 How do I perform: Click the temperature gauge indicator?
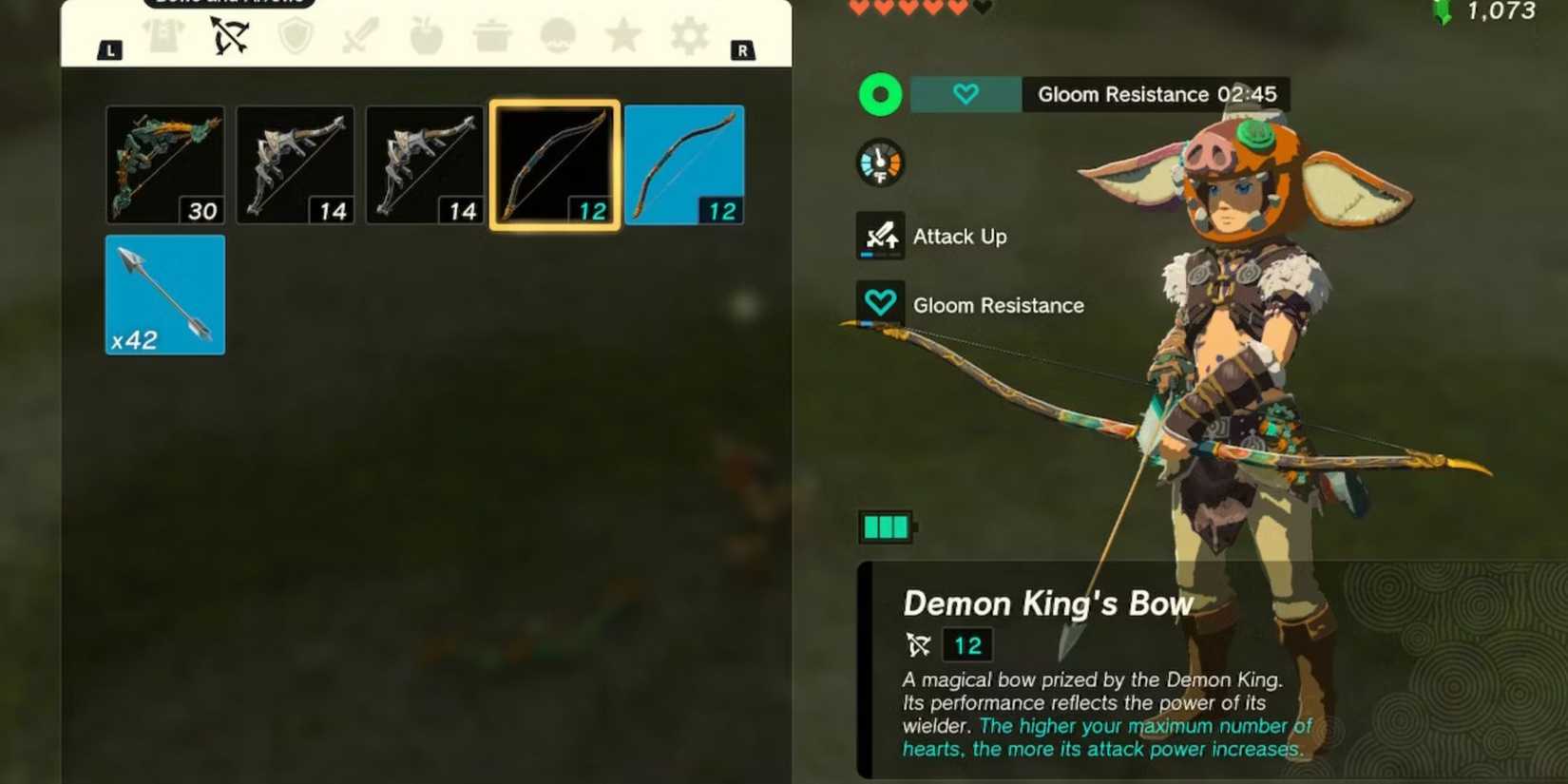pos(880,163)
